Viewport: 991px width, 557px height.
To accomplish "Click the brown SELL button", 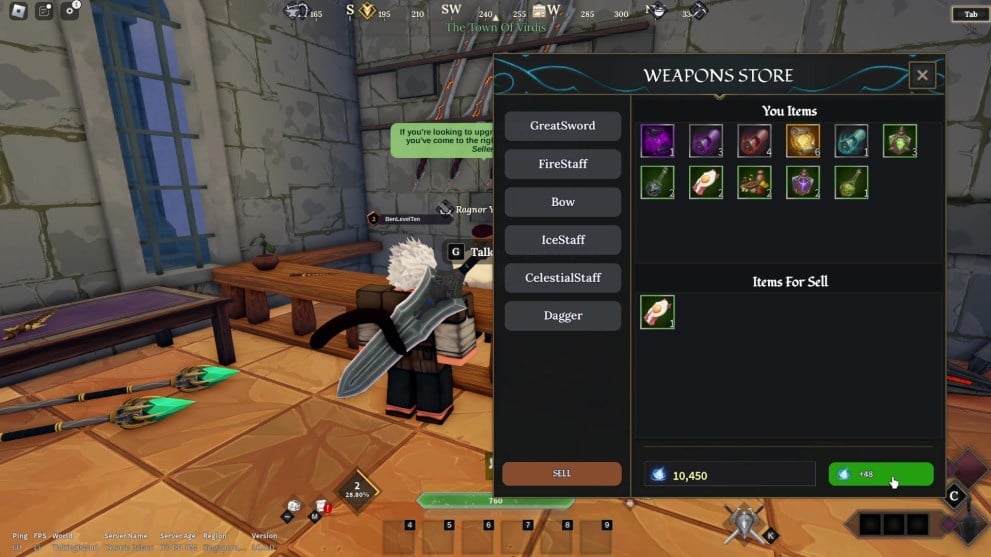I will pyautogui.click(x=561, y=473).
